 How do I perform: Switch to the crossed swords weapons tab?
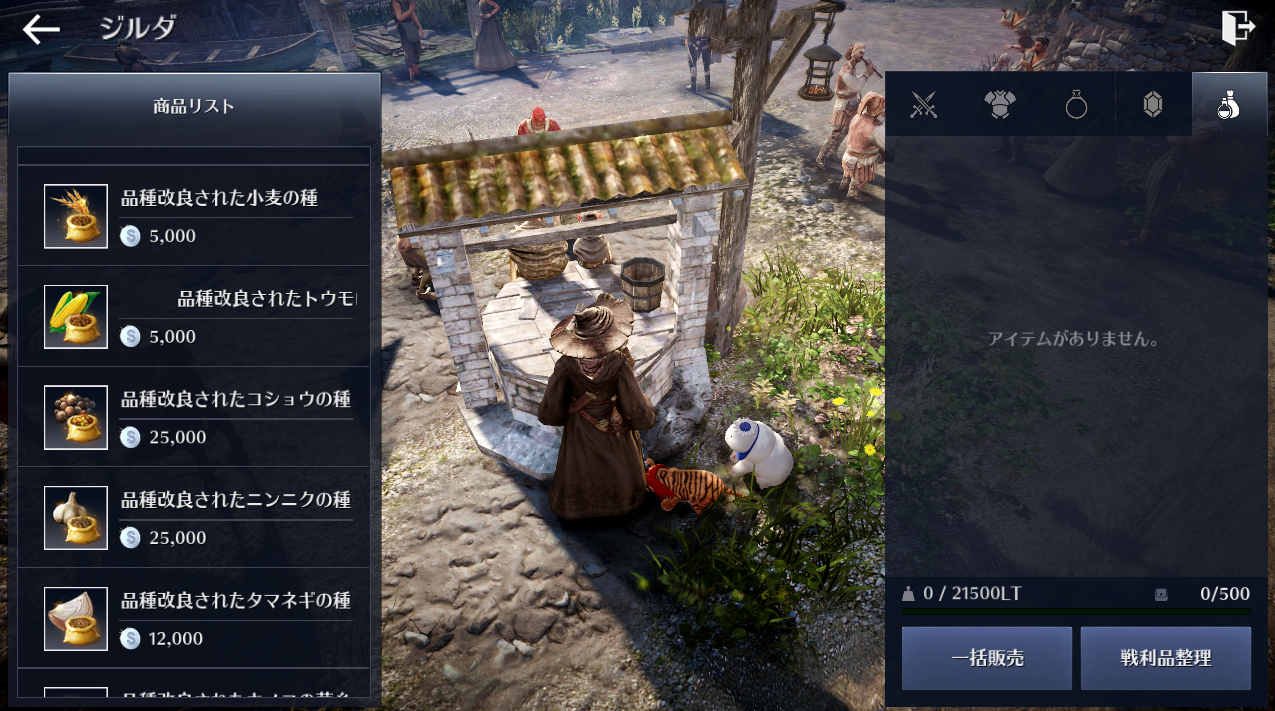923,105
